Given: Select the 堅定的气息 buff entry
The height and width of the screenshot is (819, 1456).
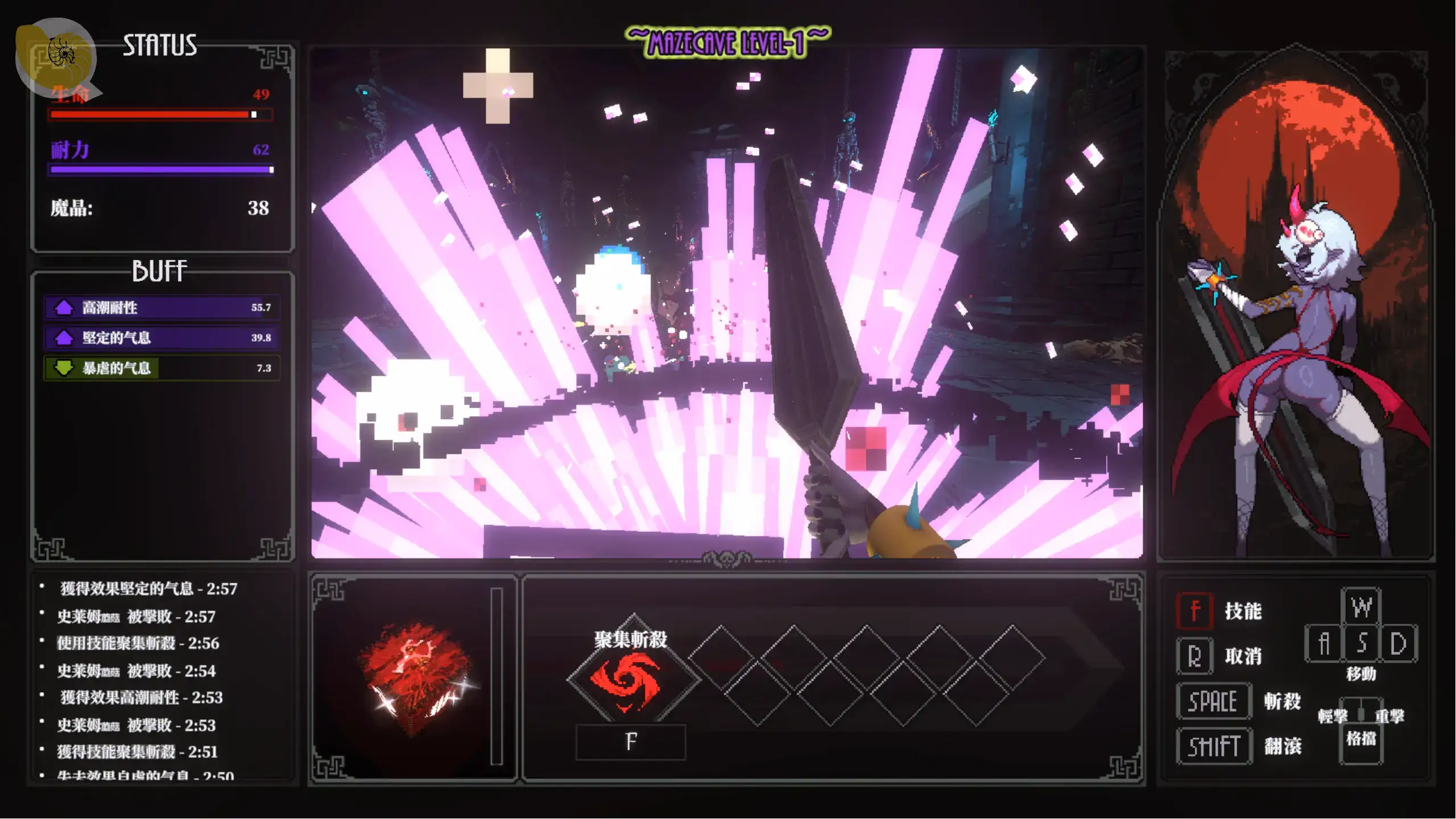Looking at the screenshot, I should coord(162,338).
